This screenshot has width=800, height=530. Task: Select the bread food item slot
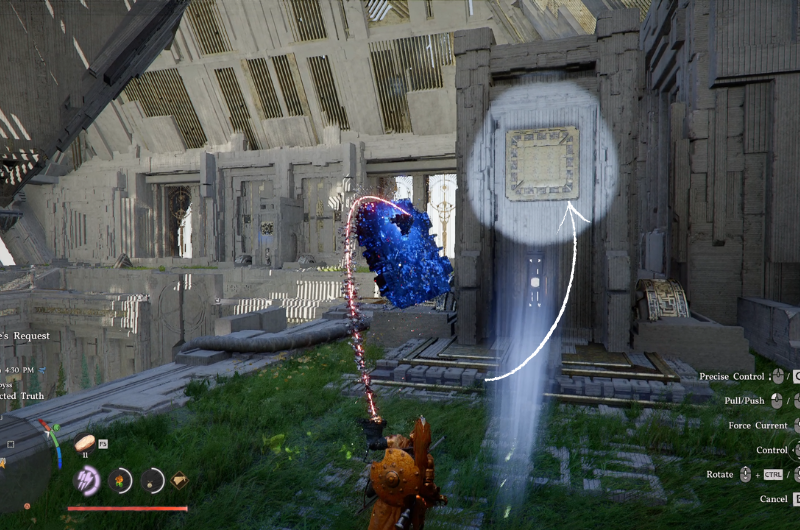(86, 442)
